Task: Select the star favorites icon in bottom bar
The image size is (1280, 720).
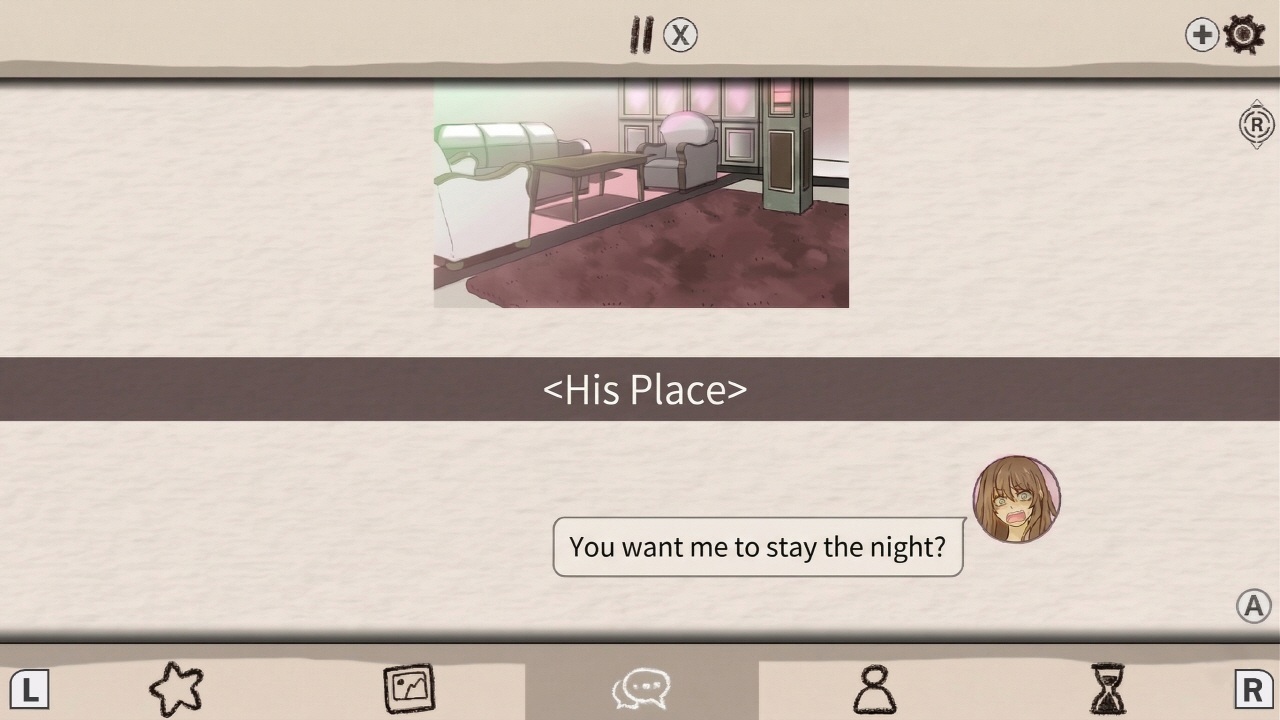Action: (x=175, y=688)
